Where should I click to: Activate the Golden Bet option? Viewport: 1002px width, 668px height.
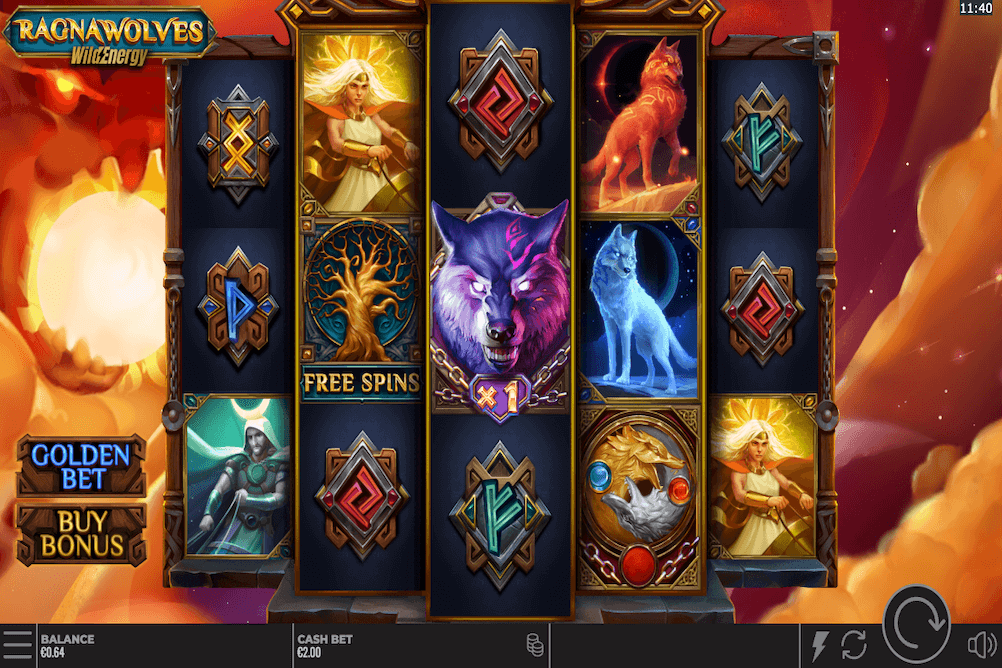coord(80,466)
